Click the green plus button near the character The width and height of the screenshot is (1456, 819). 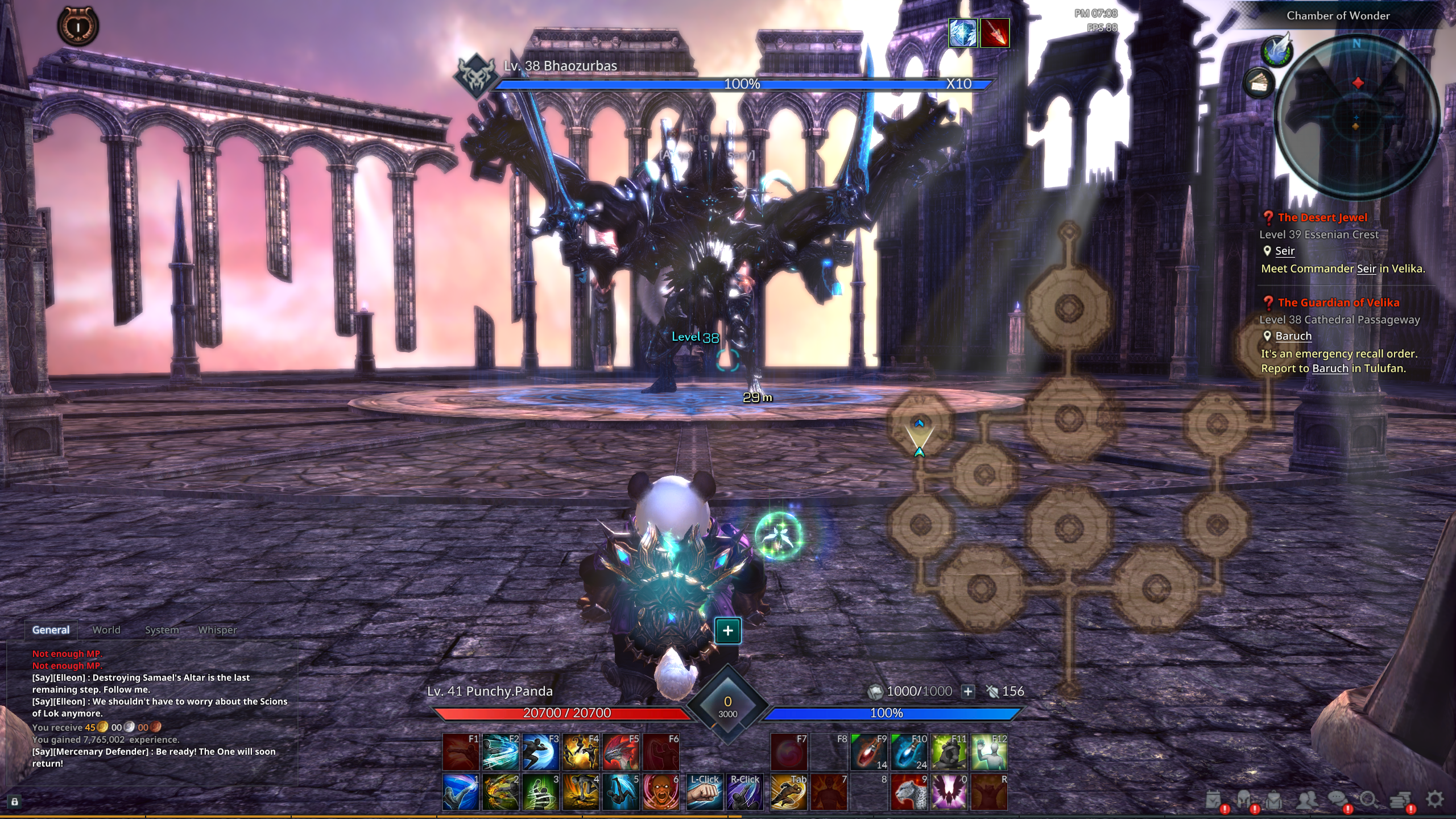coord(727,630)
